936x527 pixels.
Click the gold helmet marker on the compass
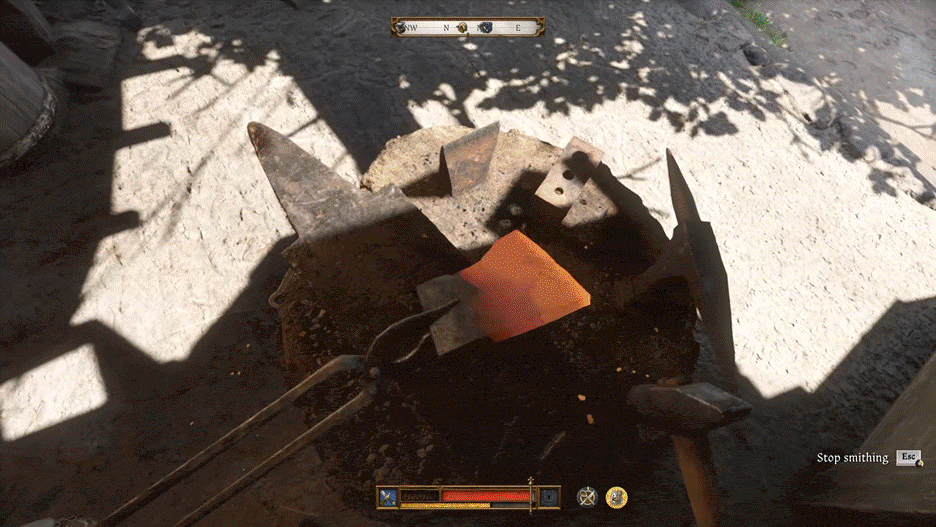coord(462,29)
